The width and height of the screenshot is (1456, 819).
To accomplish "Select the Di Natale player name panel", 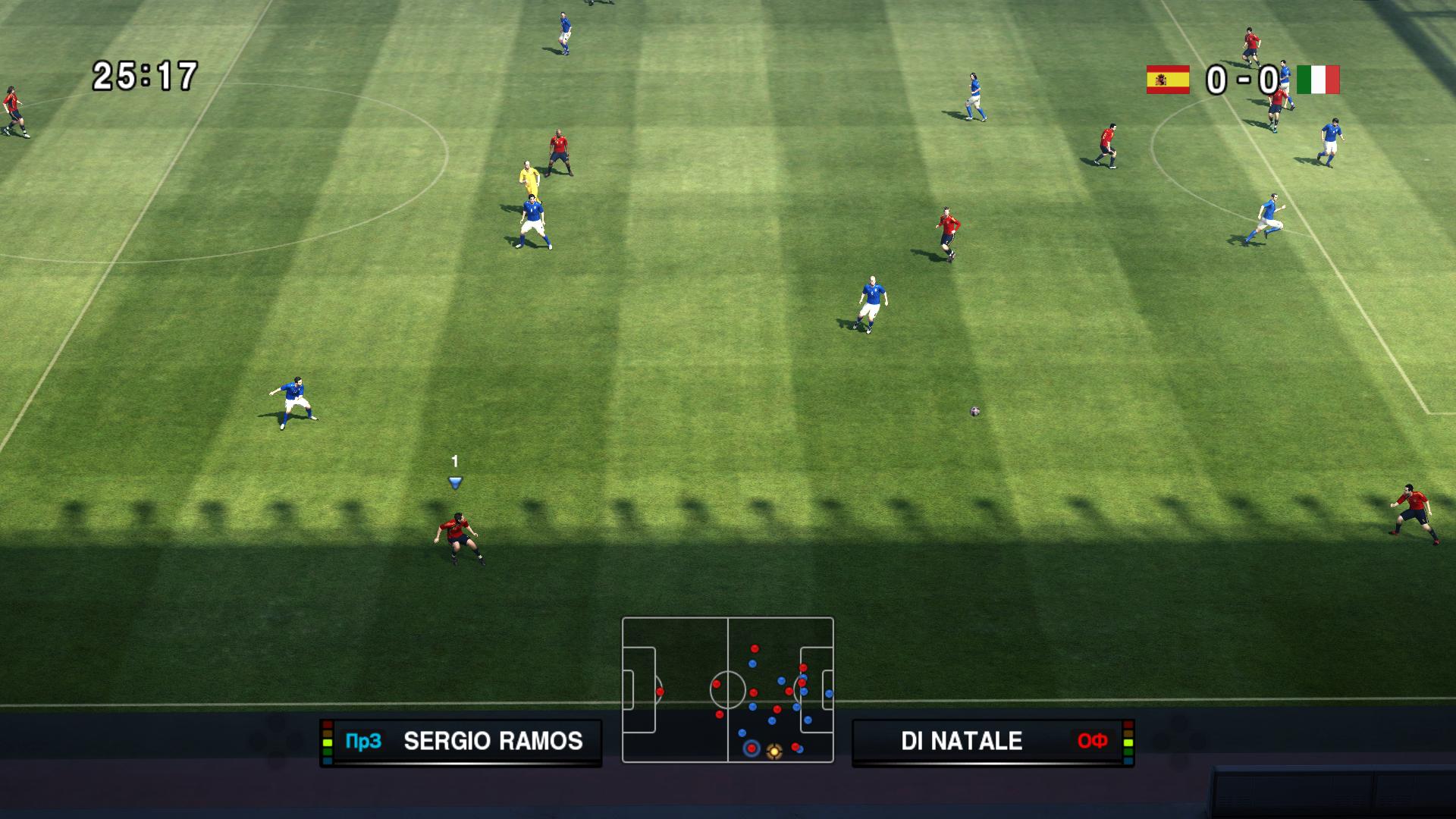I will point(992,742).
